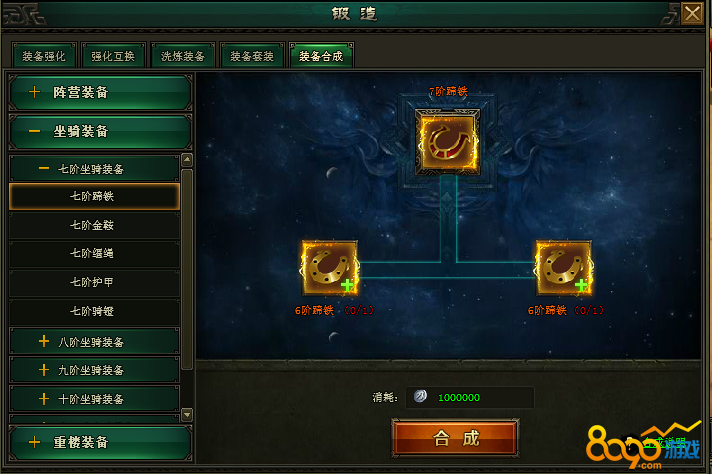Go to the 装备套装 tab
The height and width of the screenshot is (474, 712).
252,56
